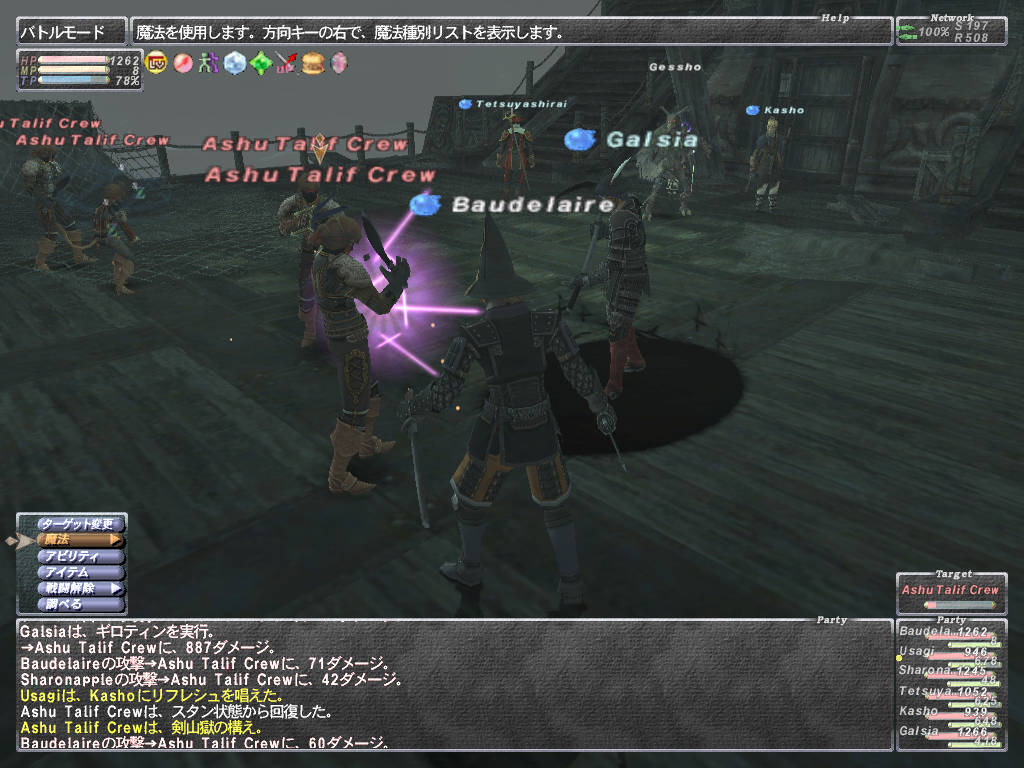Click the burger food status icon
1024x768 pixels.
click(x=313, y=63)
